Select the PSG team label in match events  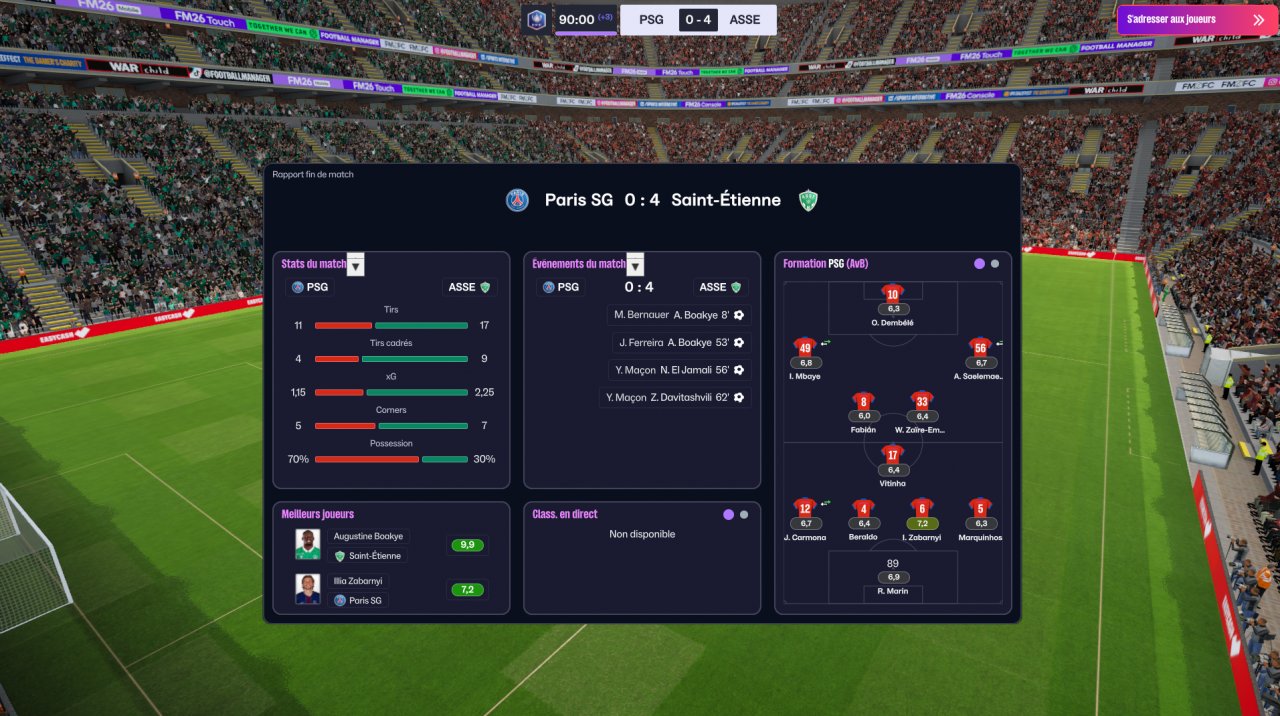563,287
